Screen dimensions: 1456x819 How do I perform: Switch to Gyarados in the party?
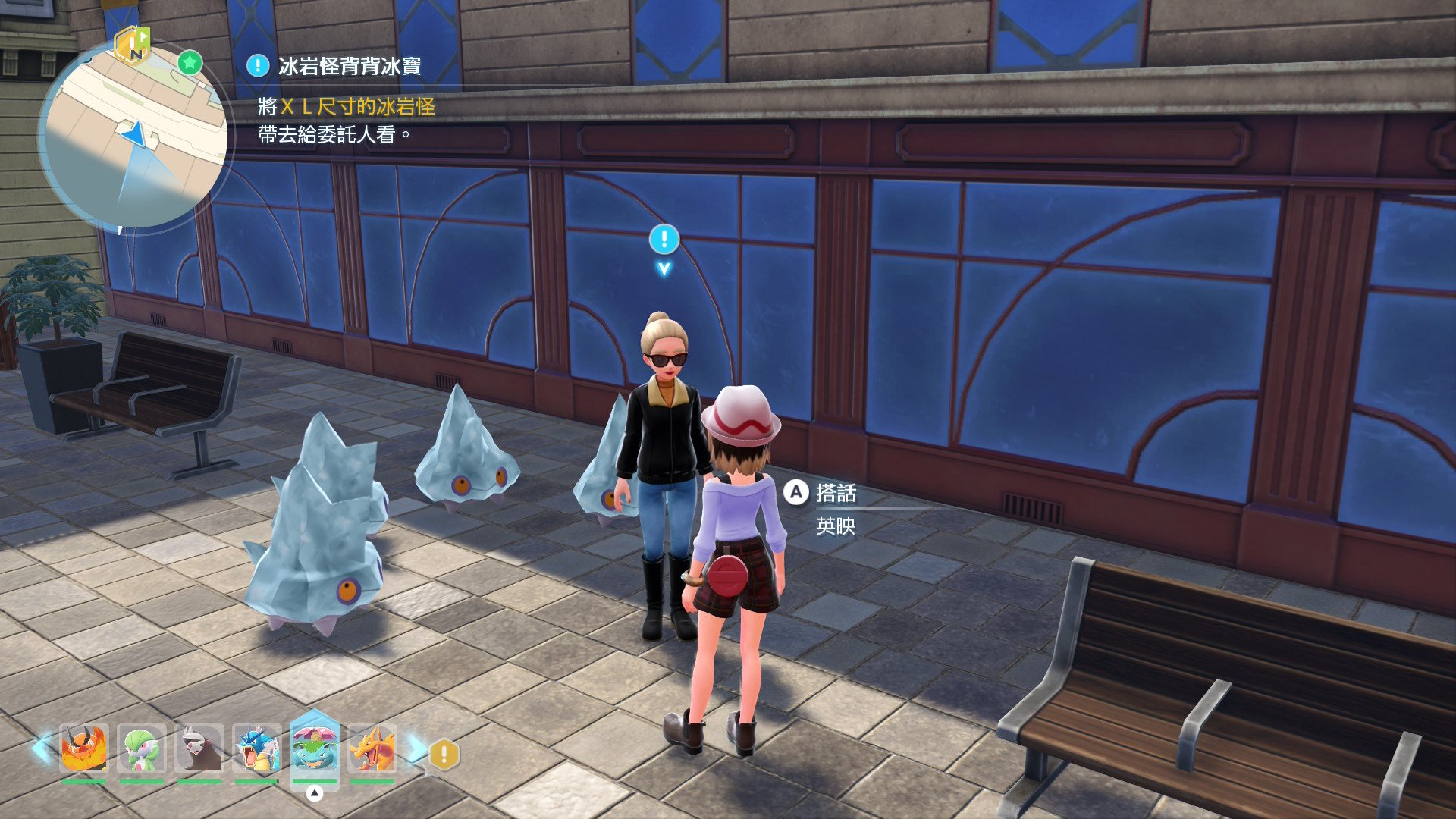257,748
